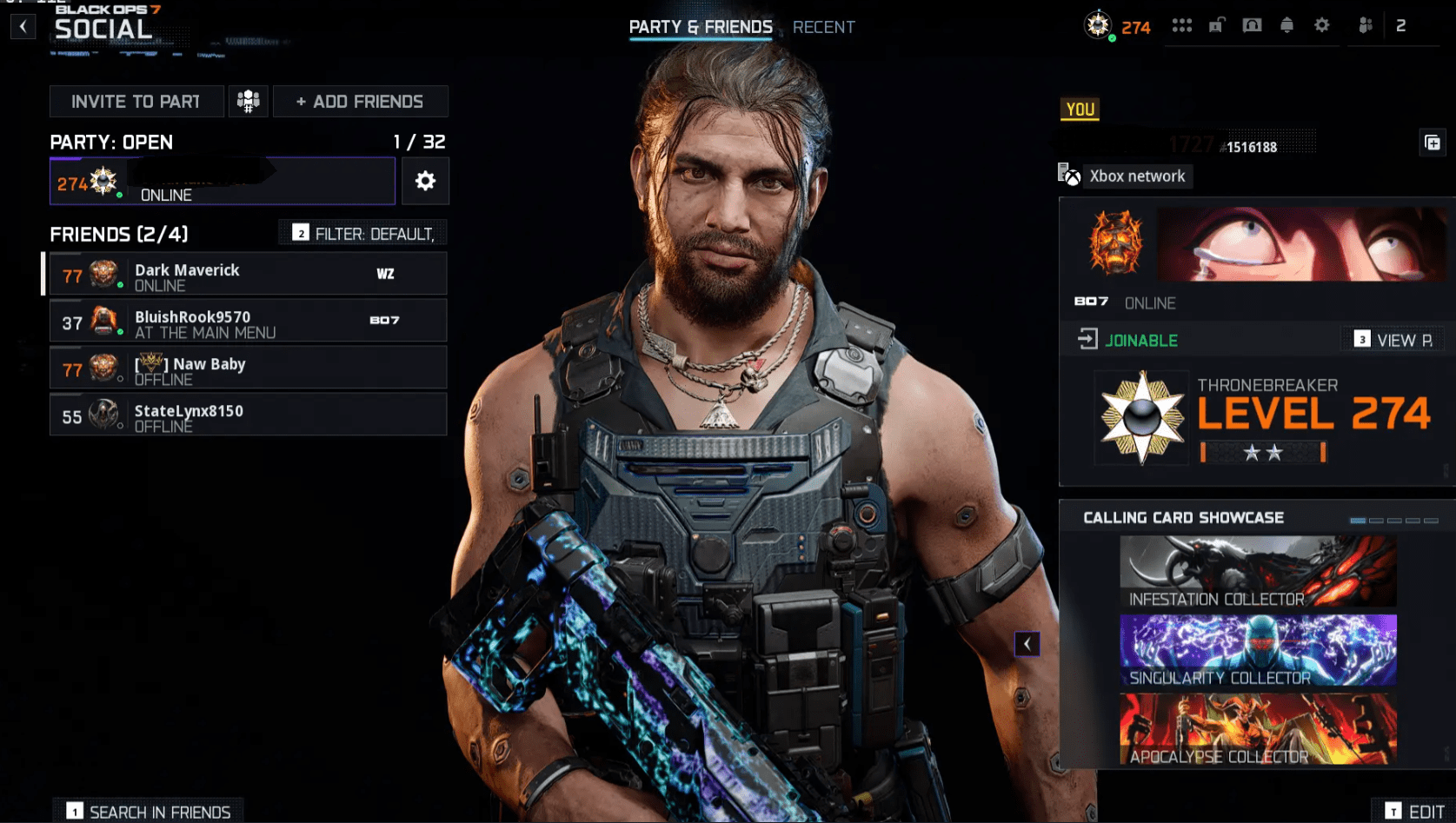
Task: Switch to the Recent tab
Action: pos(823,27)
